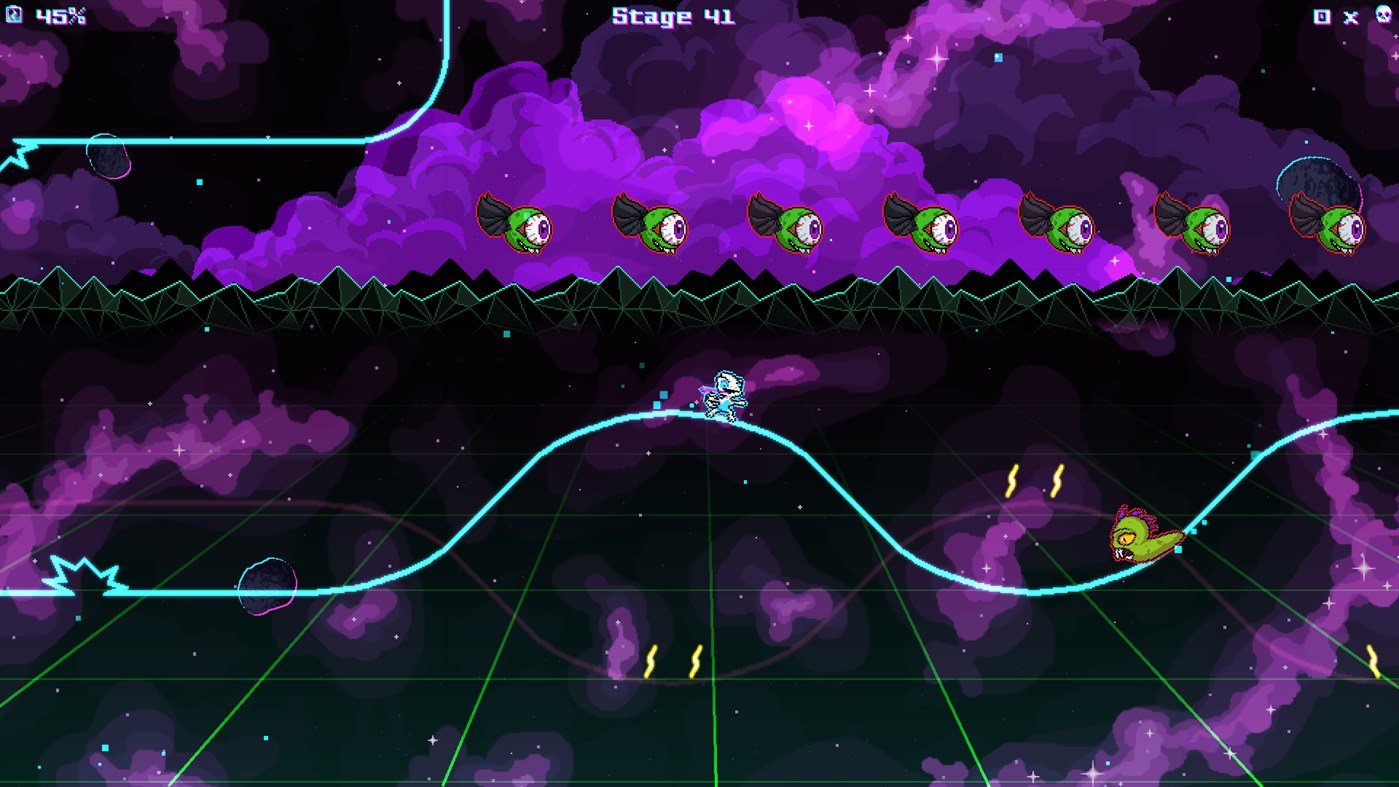
Task: Click the battery percentage icon showing 45%
Action: 15,15
